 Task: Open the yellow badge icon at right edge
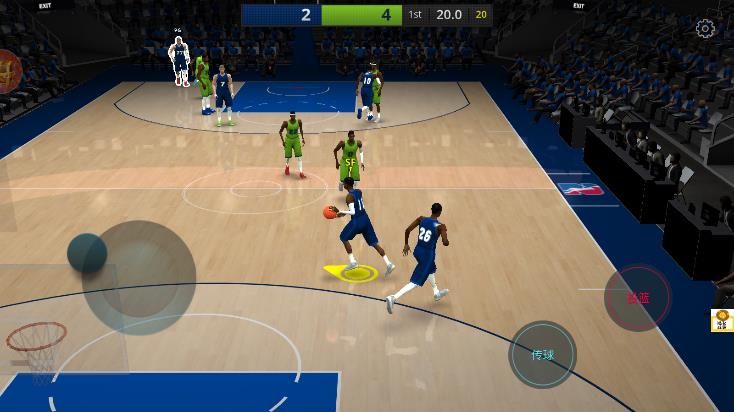pyautogui.click(x=722, y=320)
